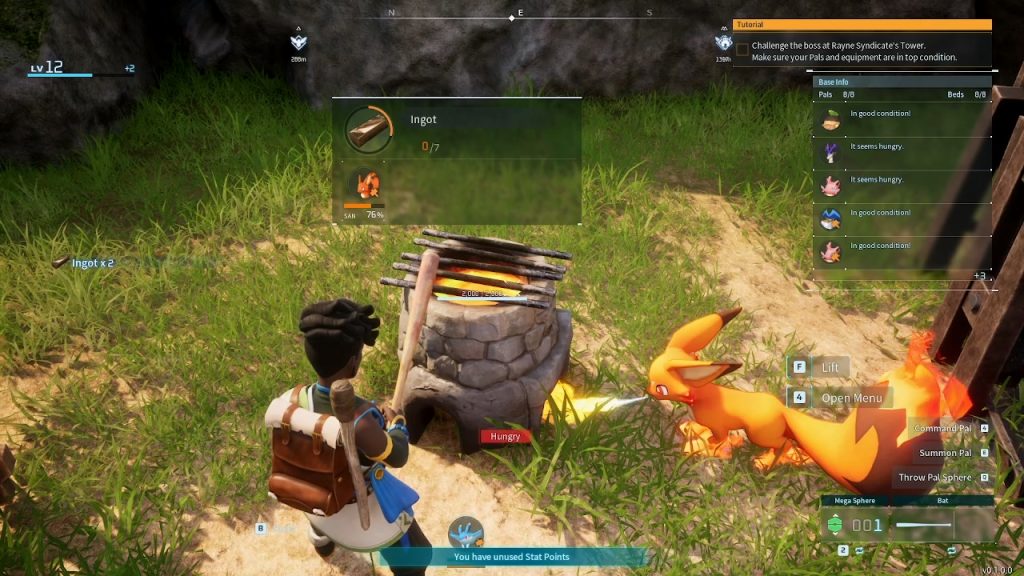This screenshot has height=576, width=1024.
Task: Select the Ingot x 2 pickup notification
Action: click(x=85, y=262)
